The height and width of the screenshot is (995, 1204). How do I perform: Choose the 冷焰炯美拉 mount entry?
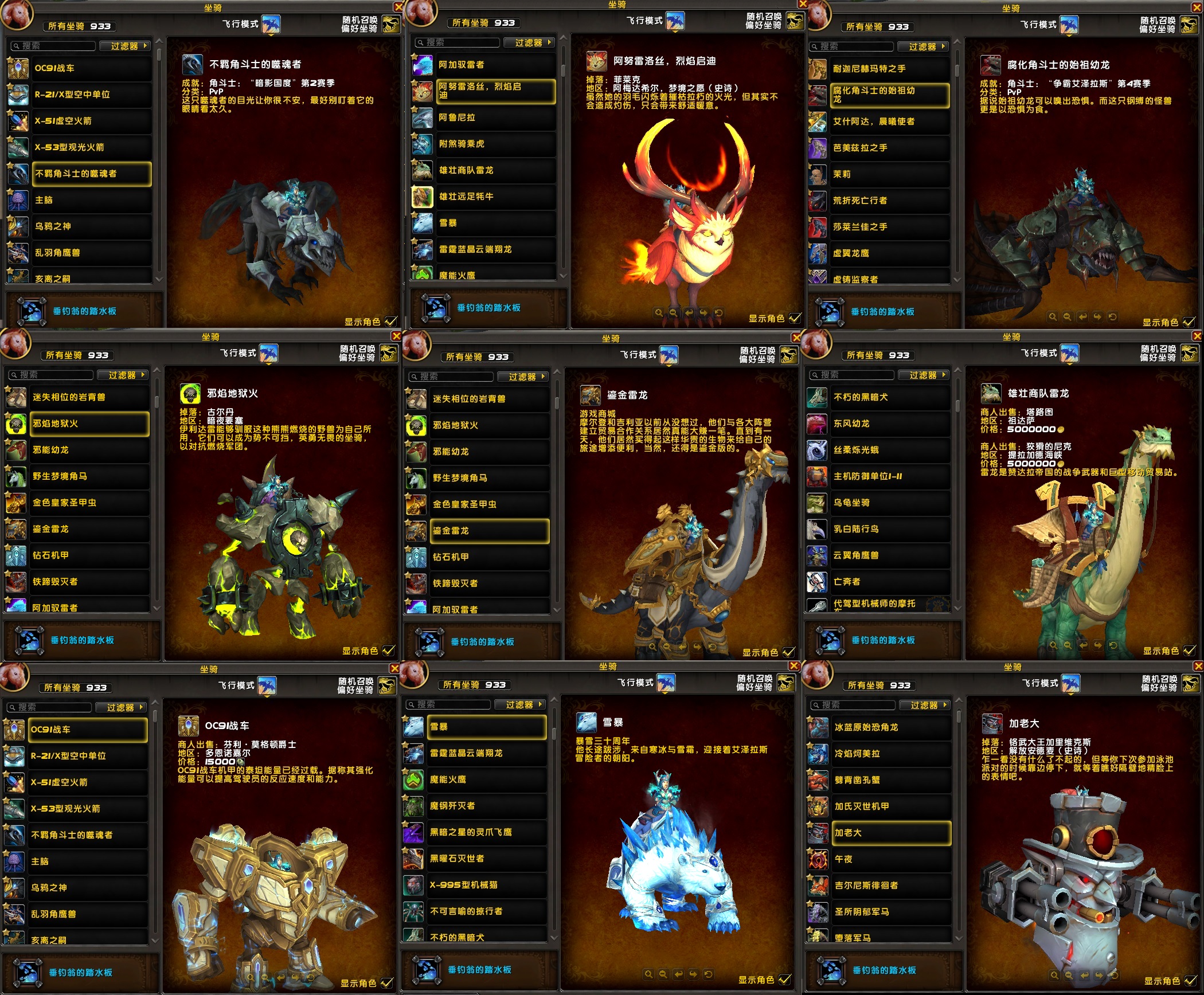(x=892, y=754)
